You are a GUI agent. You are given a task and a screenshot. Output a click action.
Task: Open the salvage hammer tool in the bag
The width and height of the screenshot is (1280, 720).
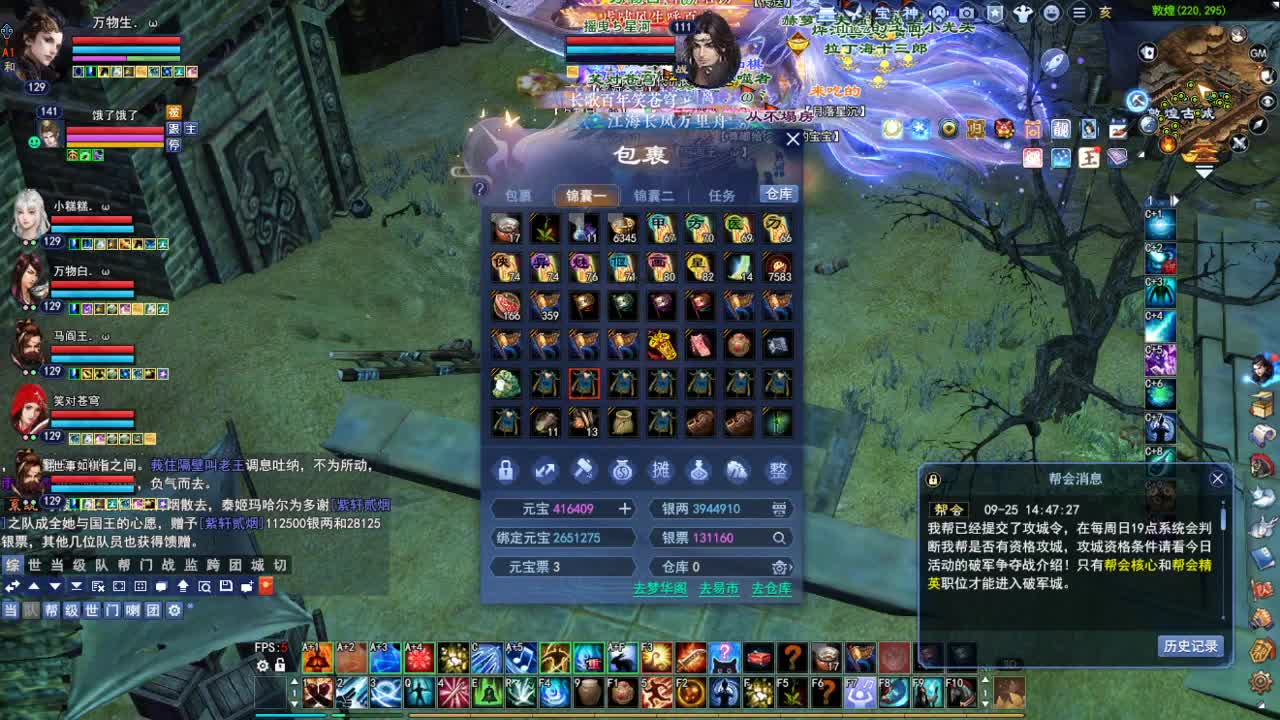click(x=585, y=470)
